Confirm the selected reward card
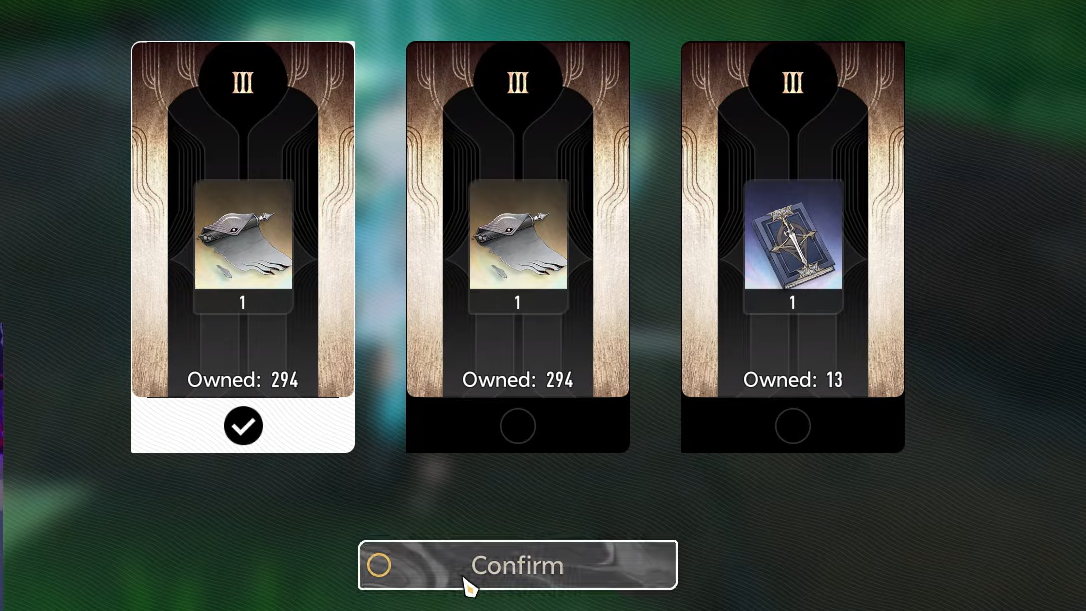Viewport: 1086px width, 611px height. [518, 565]
